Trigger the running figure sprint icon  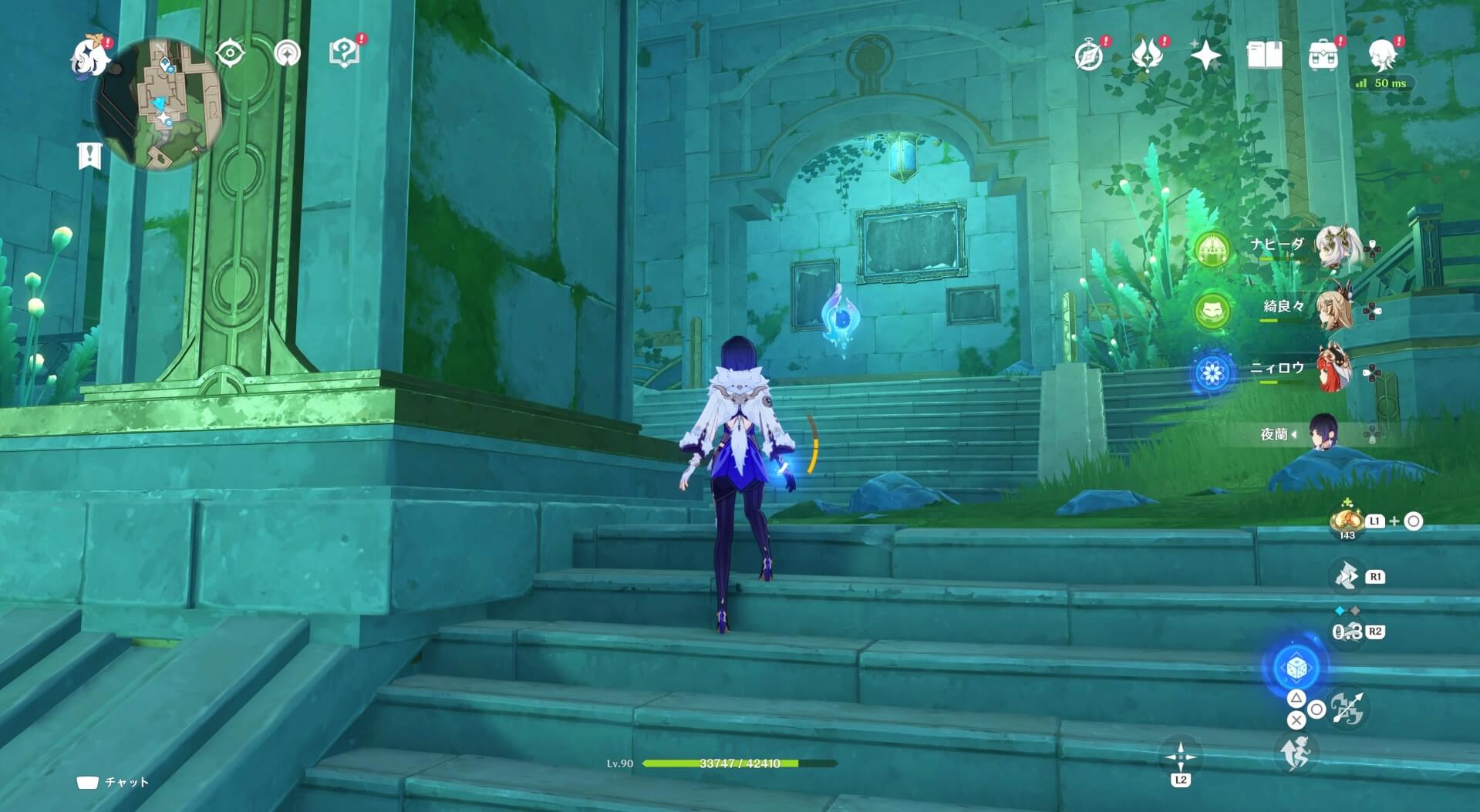1296,752
